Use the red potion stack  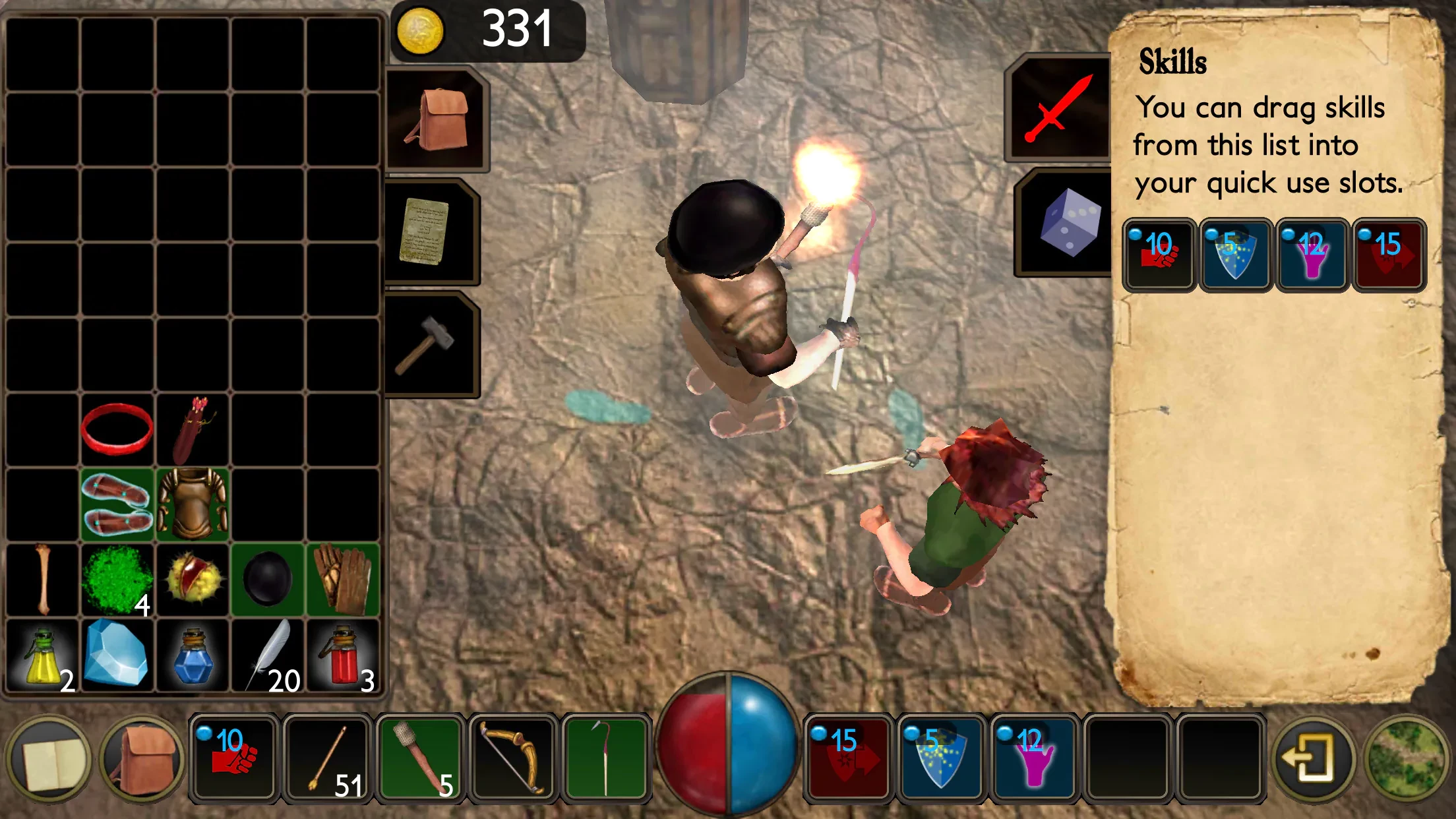pyautogui.click(x=342, y=654)
